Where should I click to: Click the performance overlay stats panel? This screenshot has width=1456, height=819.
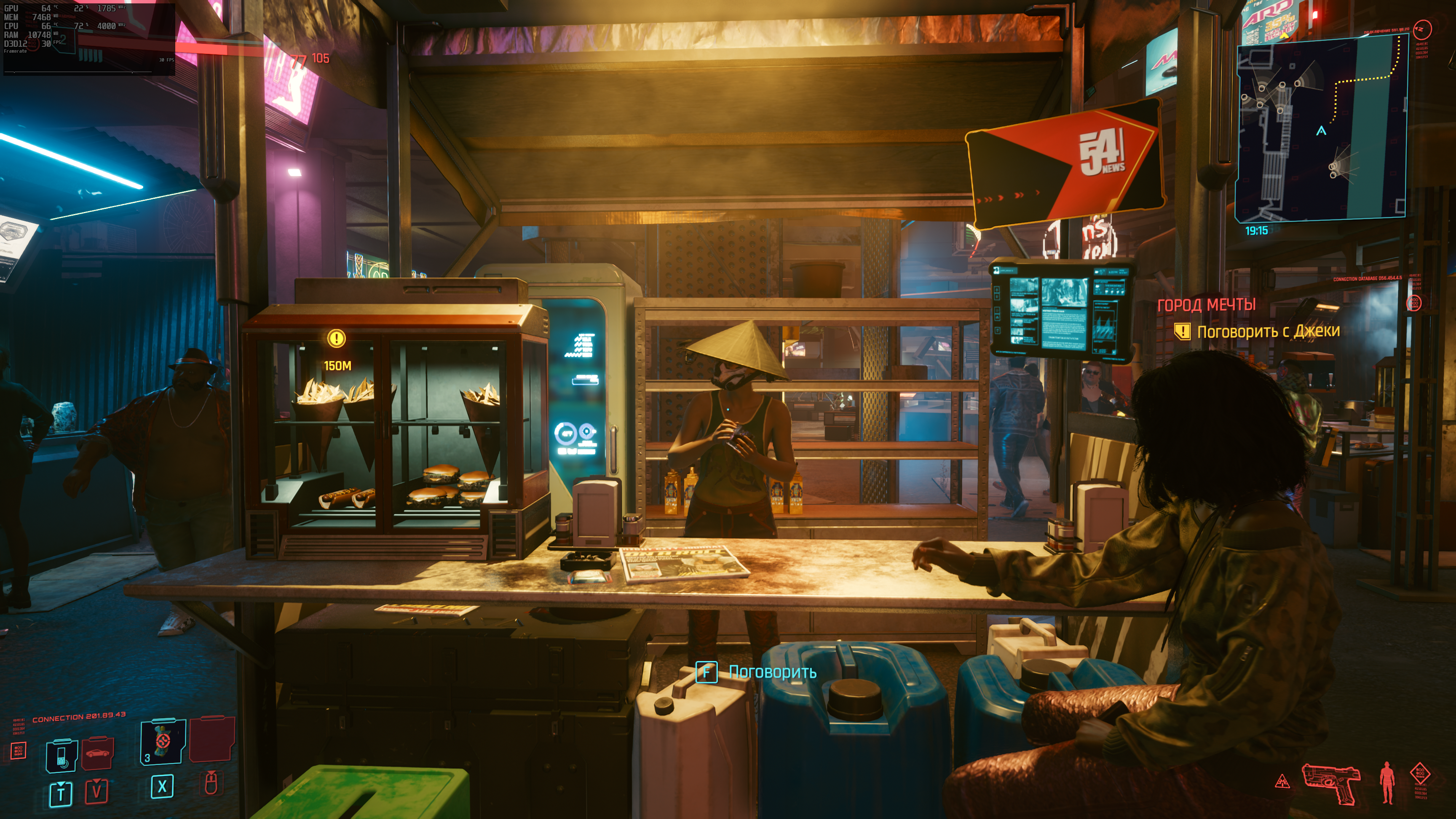coord(89,37)
